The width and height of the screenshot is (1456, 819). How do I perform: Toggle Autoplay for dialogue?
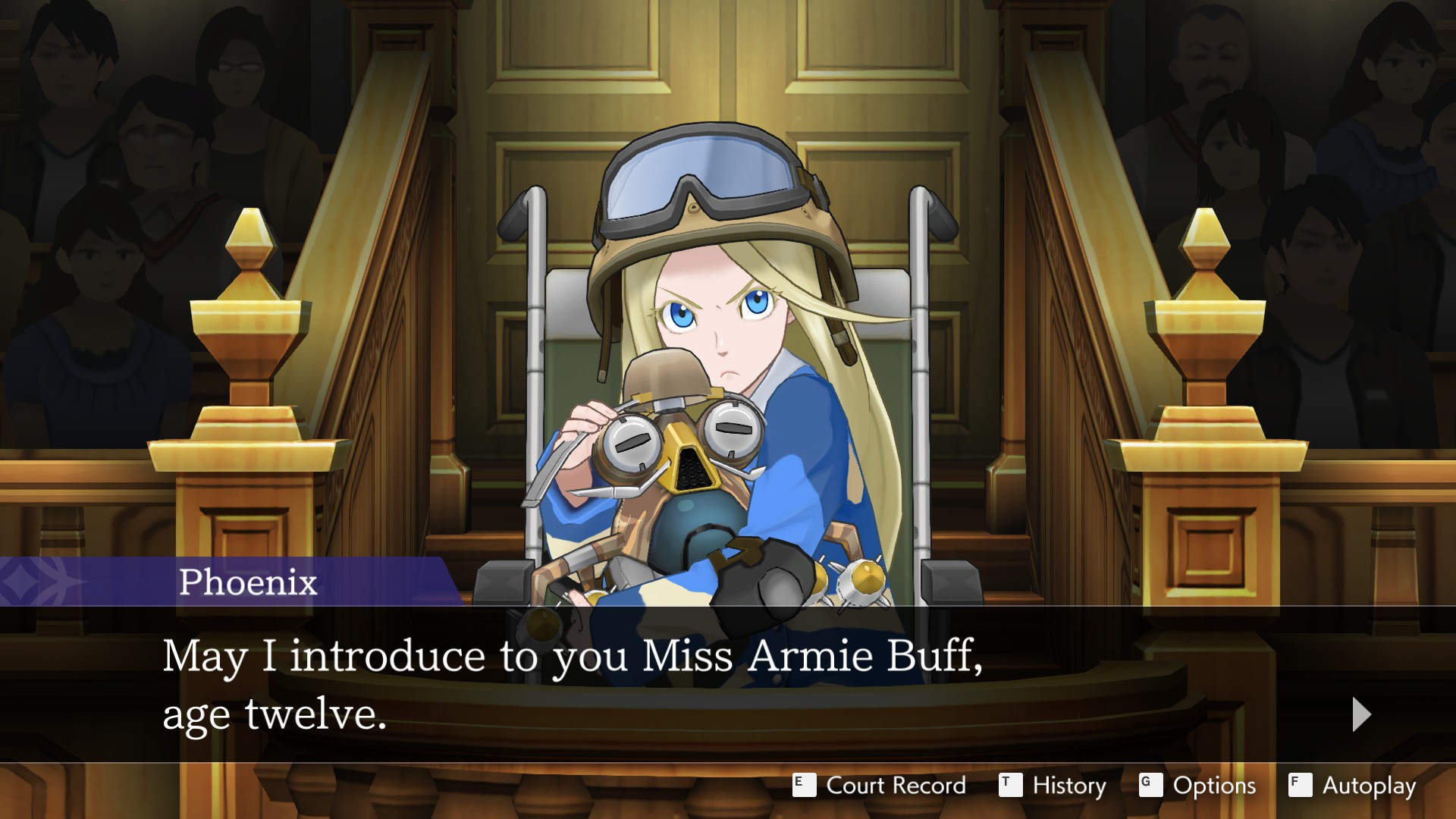(x=1352, y=786)
